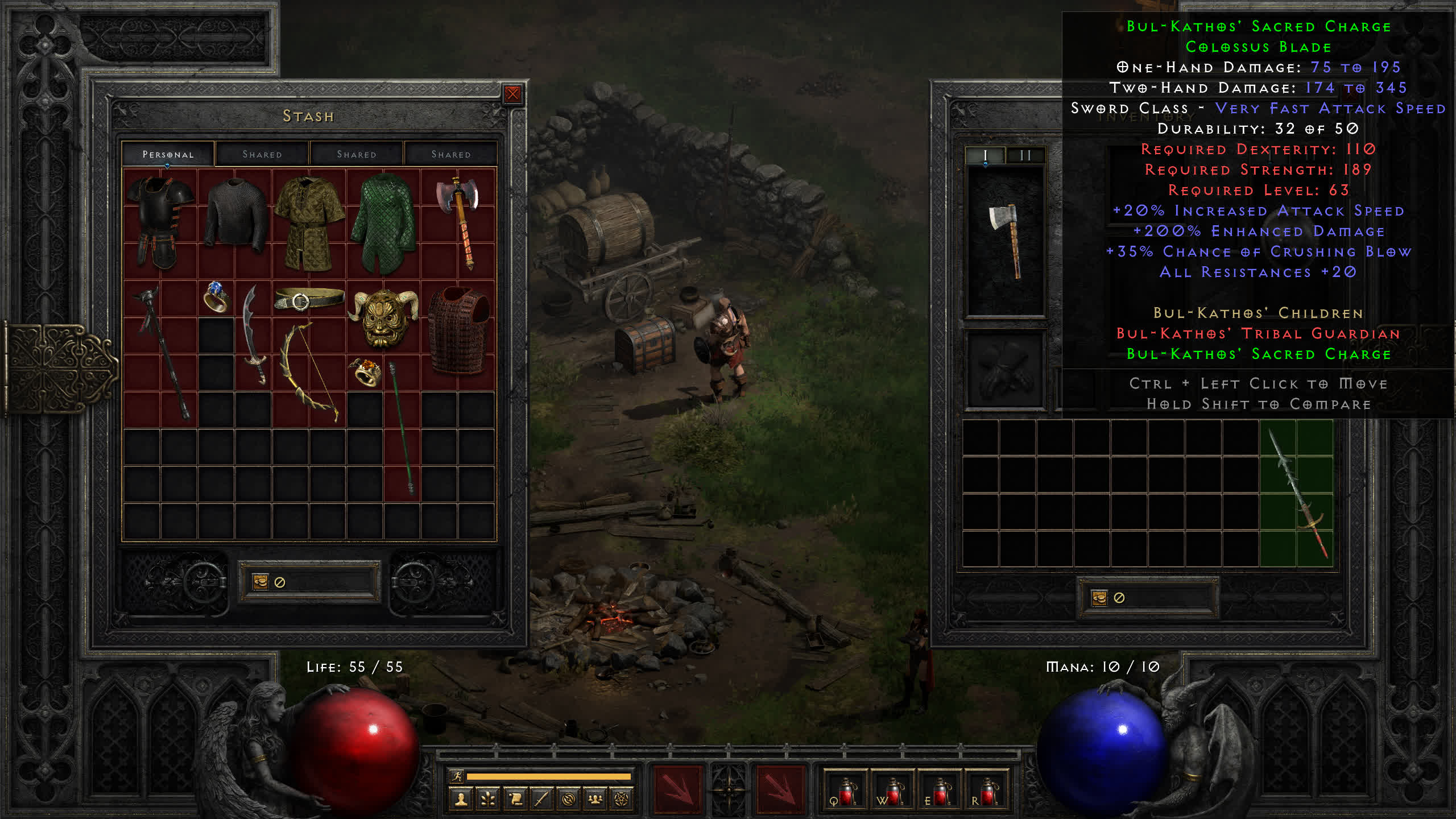Screen dimensions: 1456x819
Task: Use the health potion in slot Q
Action: (x=845, y=791)
